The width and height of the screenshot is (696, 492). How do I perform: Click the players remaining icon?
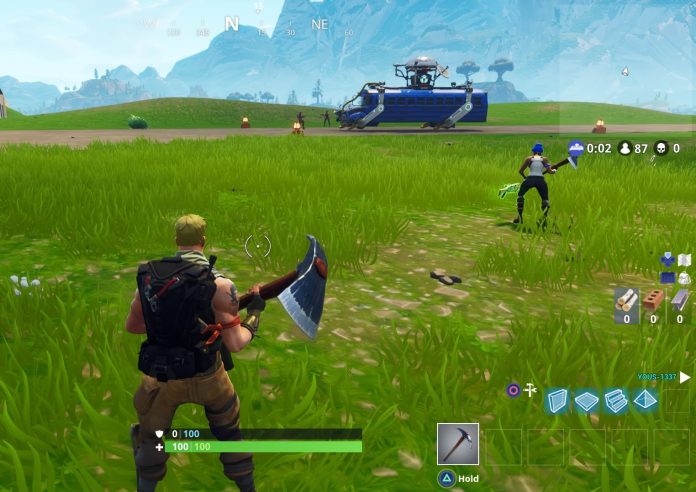tap(626, 148)
